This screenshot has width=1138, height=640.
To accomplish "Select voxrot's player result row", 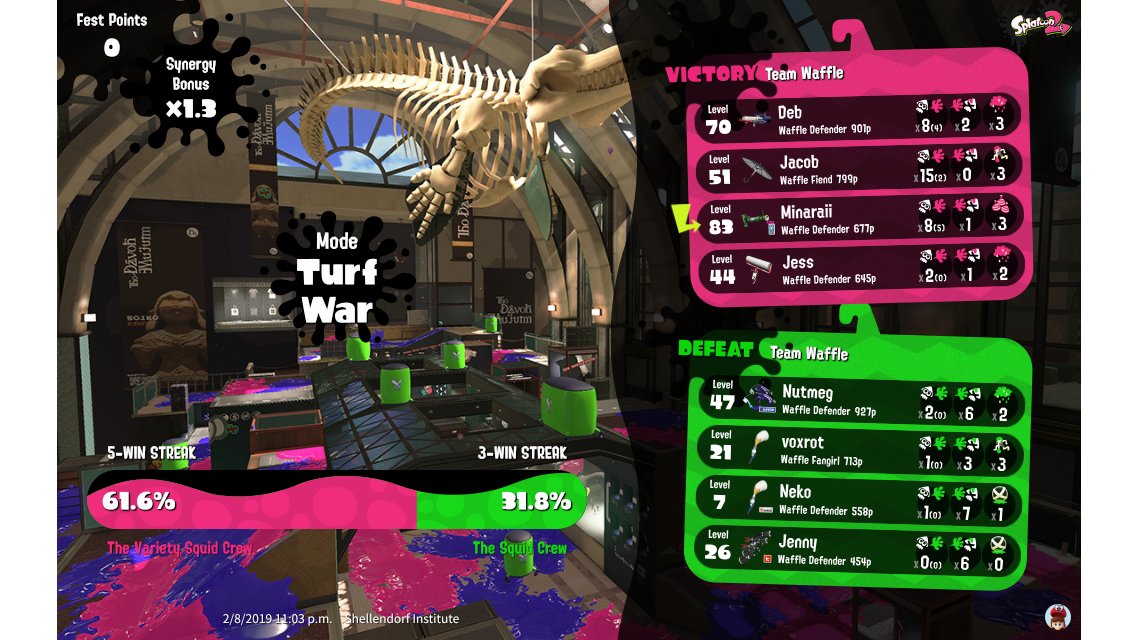I will [862, 449].
